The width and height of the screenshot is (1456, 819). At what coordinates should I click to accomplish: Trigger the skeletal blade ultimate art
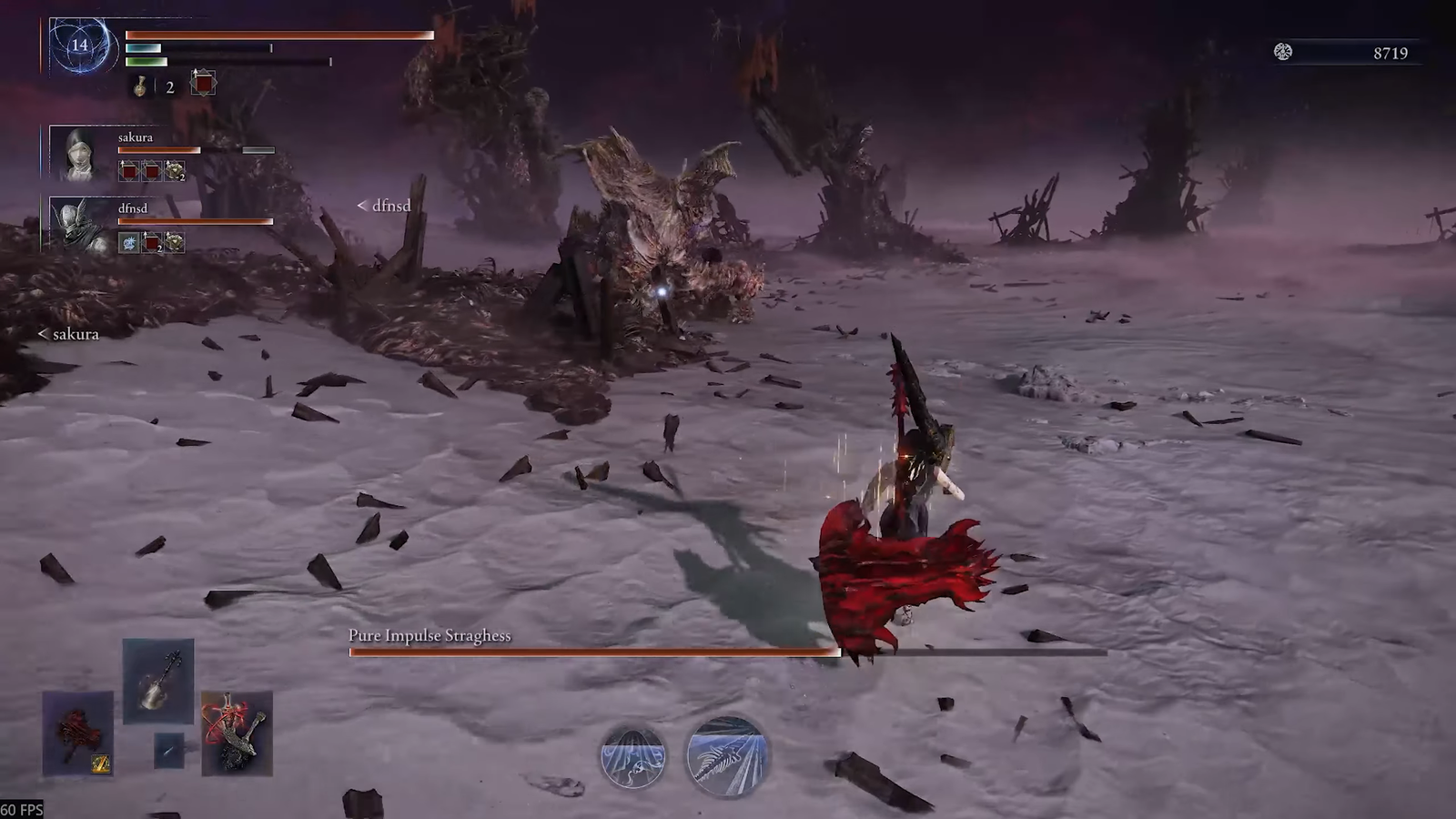click(725, 756)
